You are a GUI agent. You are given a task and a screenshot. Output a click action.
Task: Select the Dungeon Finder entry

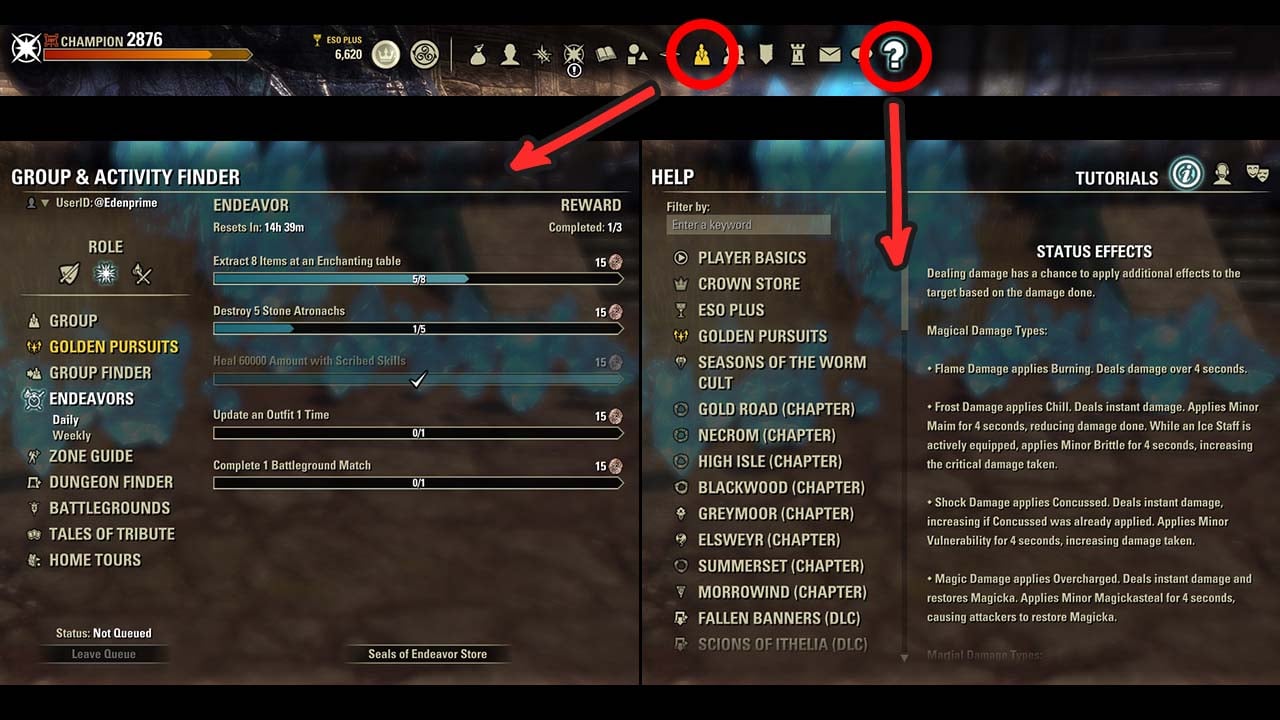pos(111,482)
